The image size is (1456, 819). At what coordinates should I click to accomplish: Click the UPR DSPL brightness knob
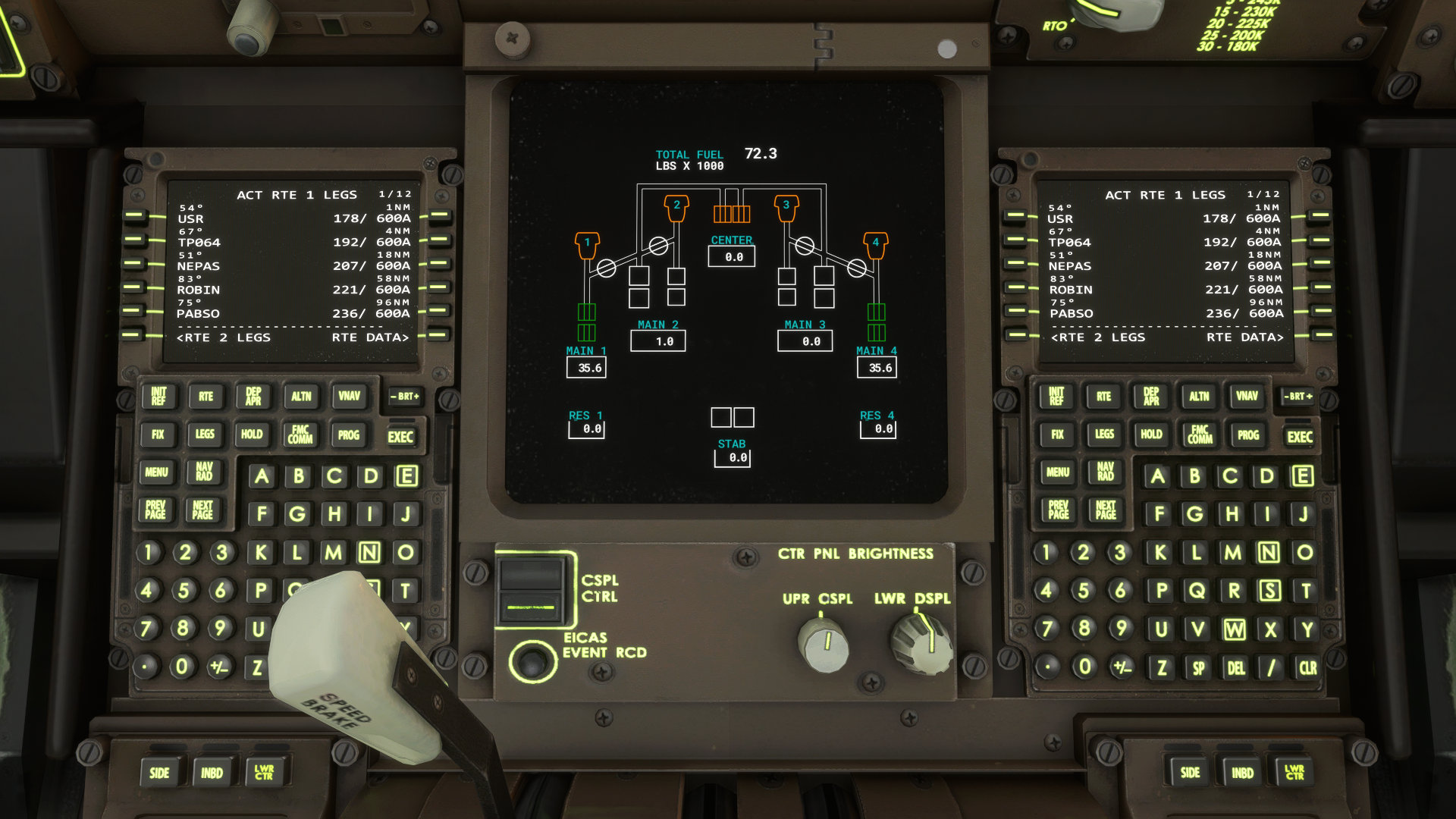(x=824, y=643)
